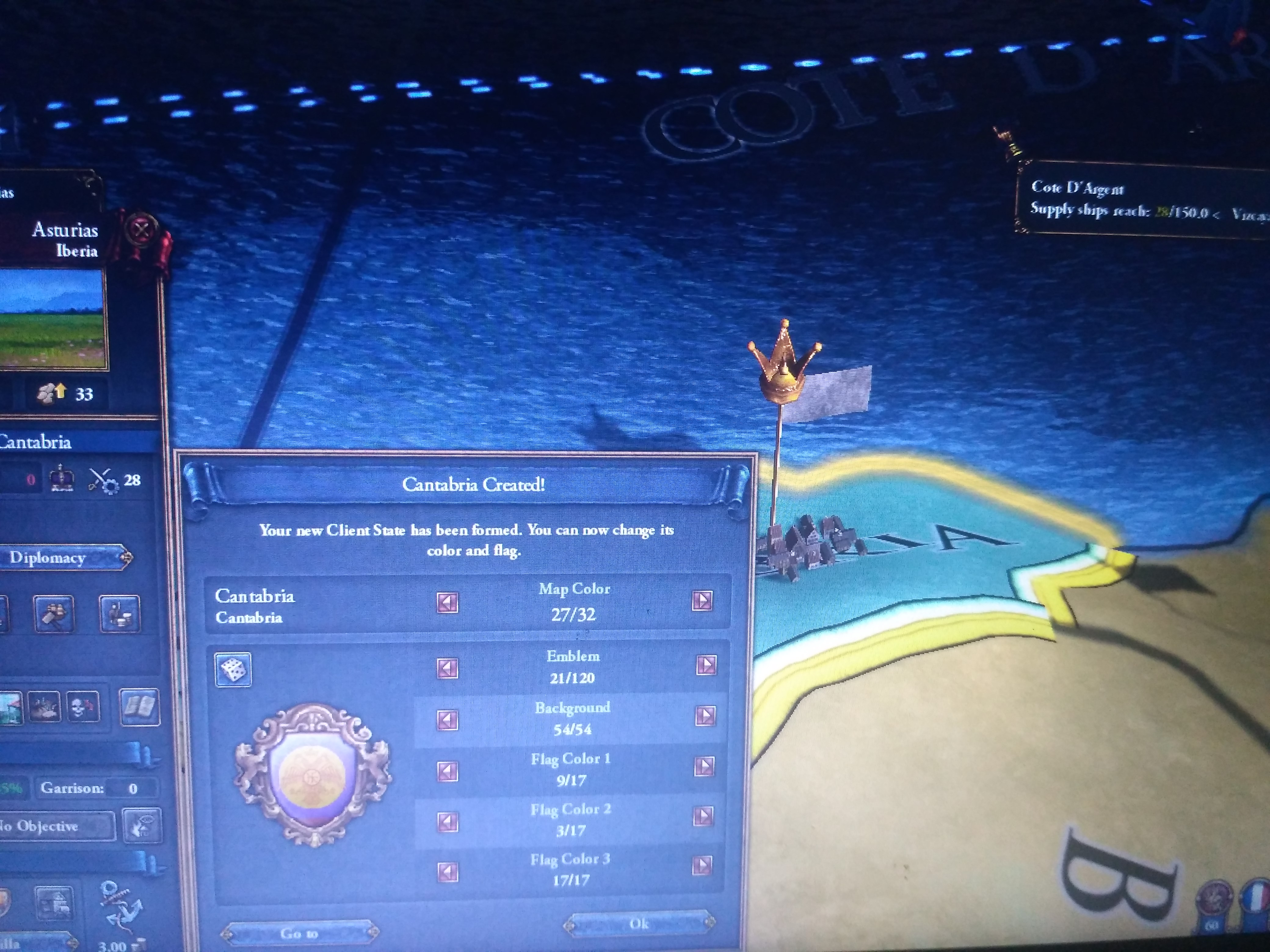Expand Diplomacy with its arrow chevron

pyautogui.click(x=127, y=558)
